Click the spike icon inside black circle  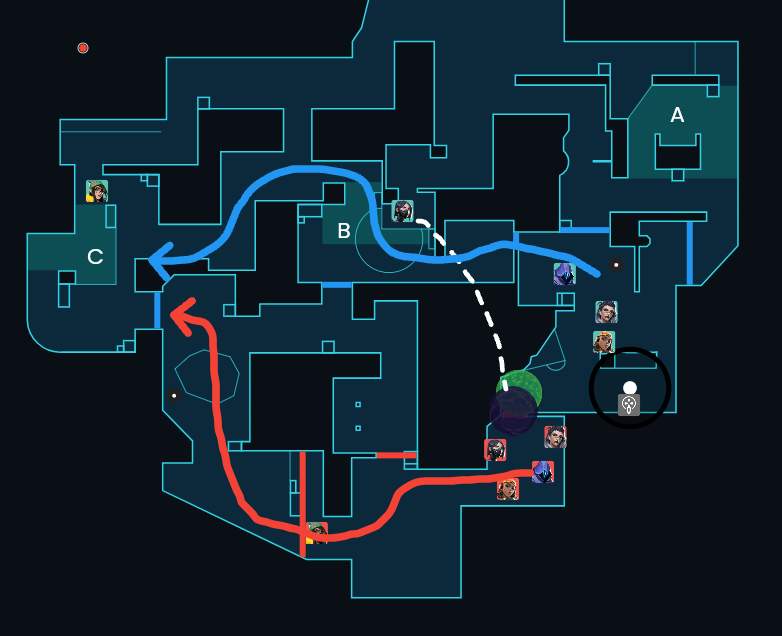click(629, 404)
